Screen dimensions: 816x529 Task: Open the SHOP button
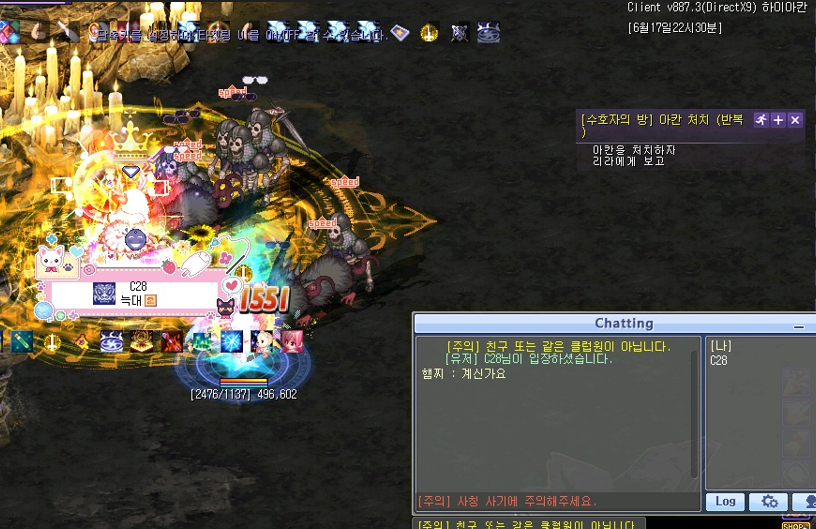[795, 524]
